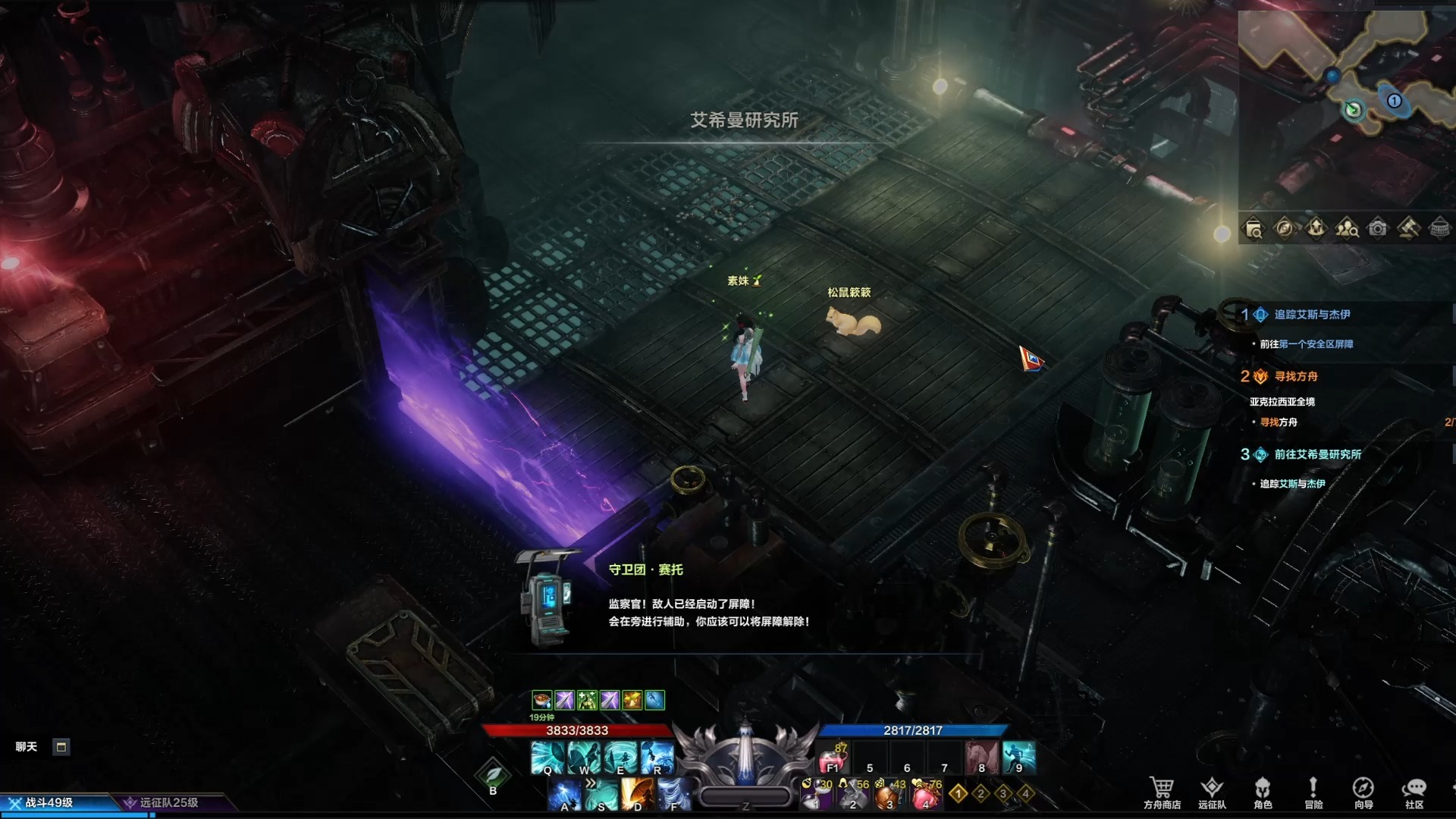Viewport: 1456px width, 819px height.
Task: Activate the orange umbrella D skill
Action: (637, 794)
